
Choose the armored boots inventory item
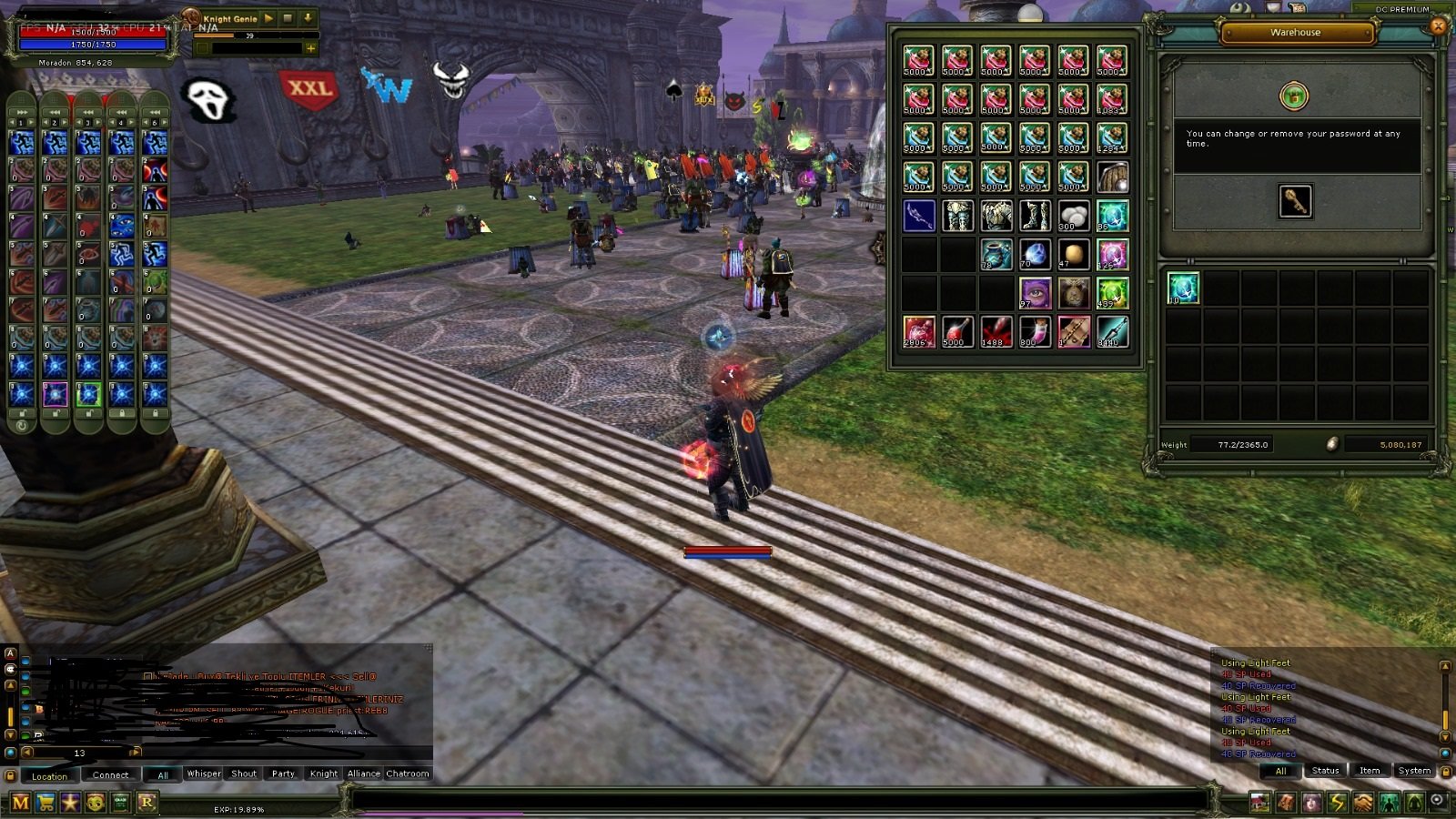(x=1035, y=216)
